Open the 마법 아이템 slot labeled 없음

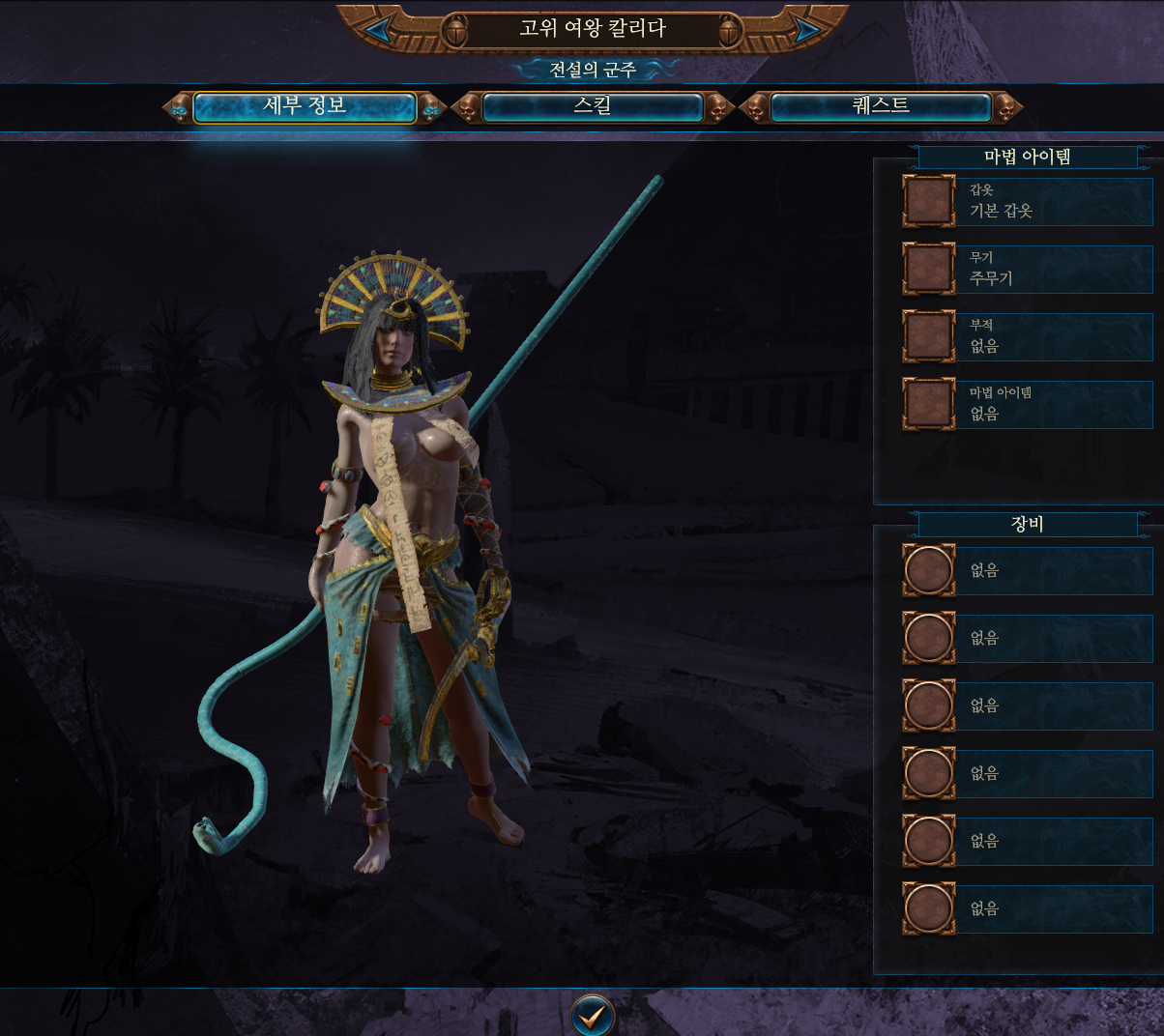pyautogui.click(x=929, y=404)
